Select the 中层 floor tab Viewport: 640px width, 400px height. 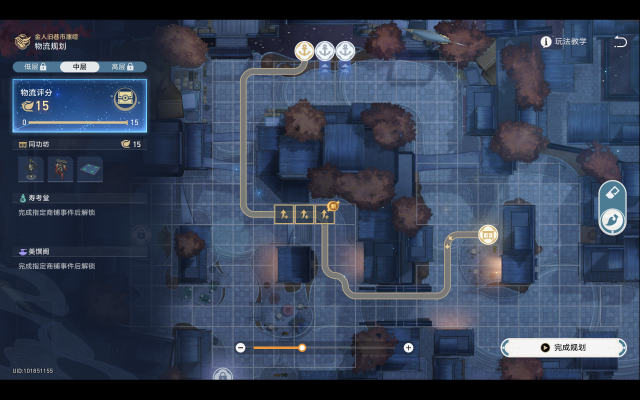pyautogui.click(x=79, y=66)
